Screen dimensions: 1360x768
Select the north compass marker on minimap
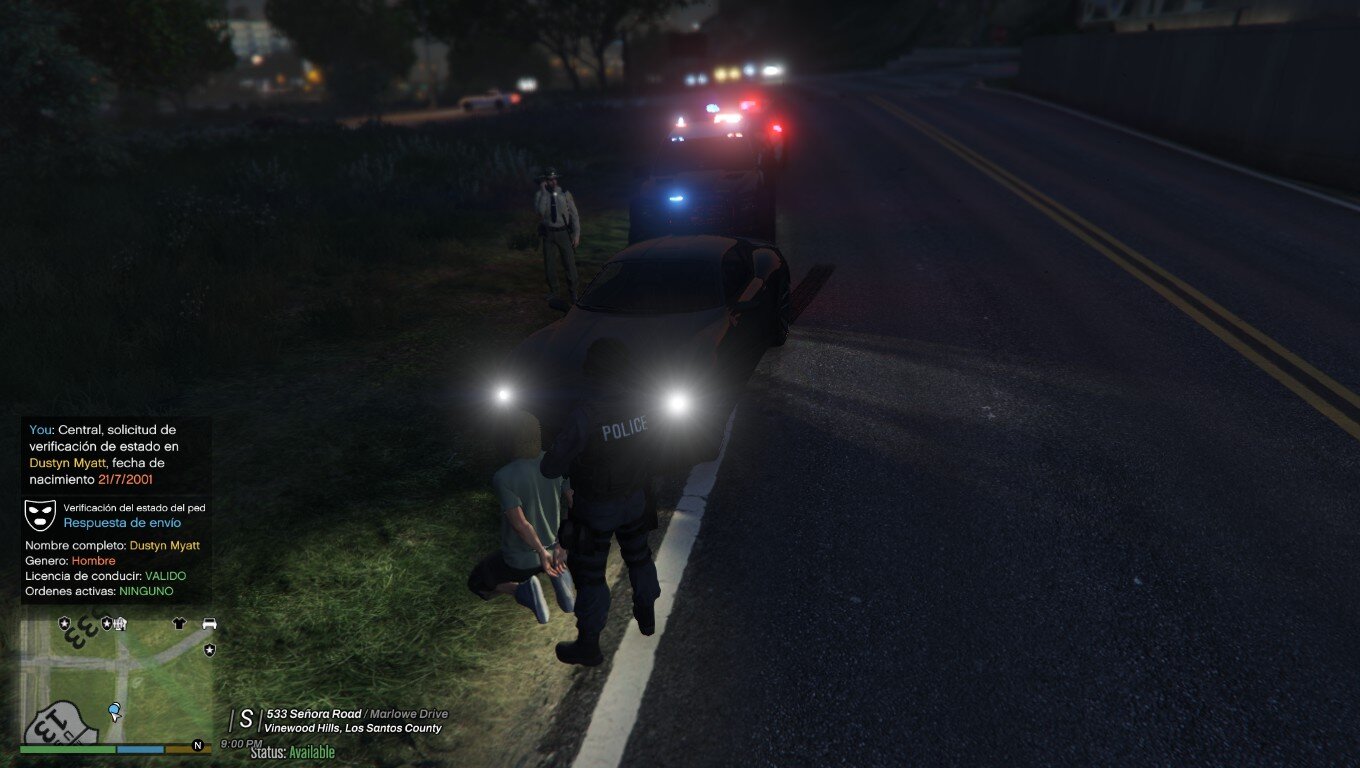198,745
